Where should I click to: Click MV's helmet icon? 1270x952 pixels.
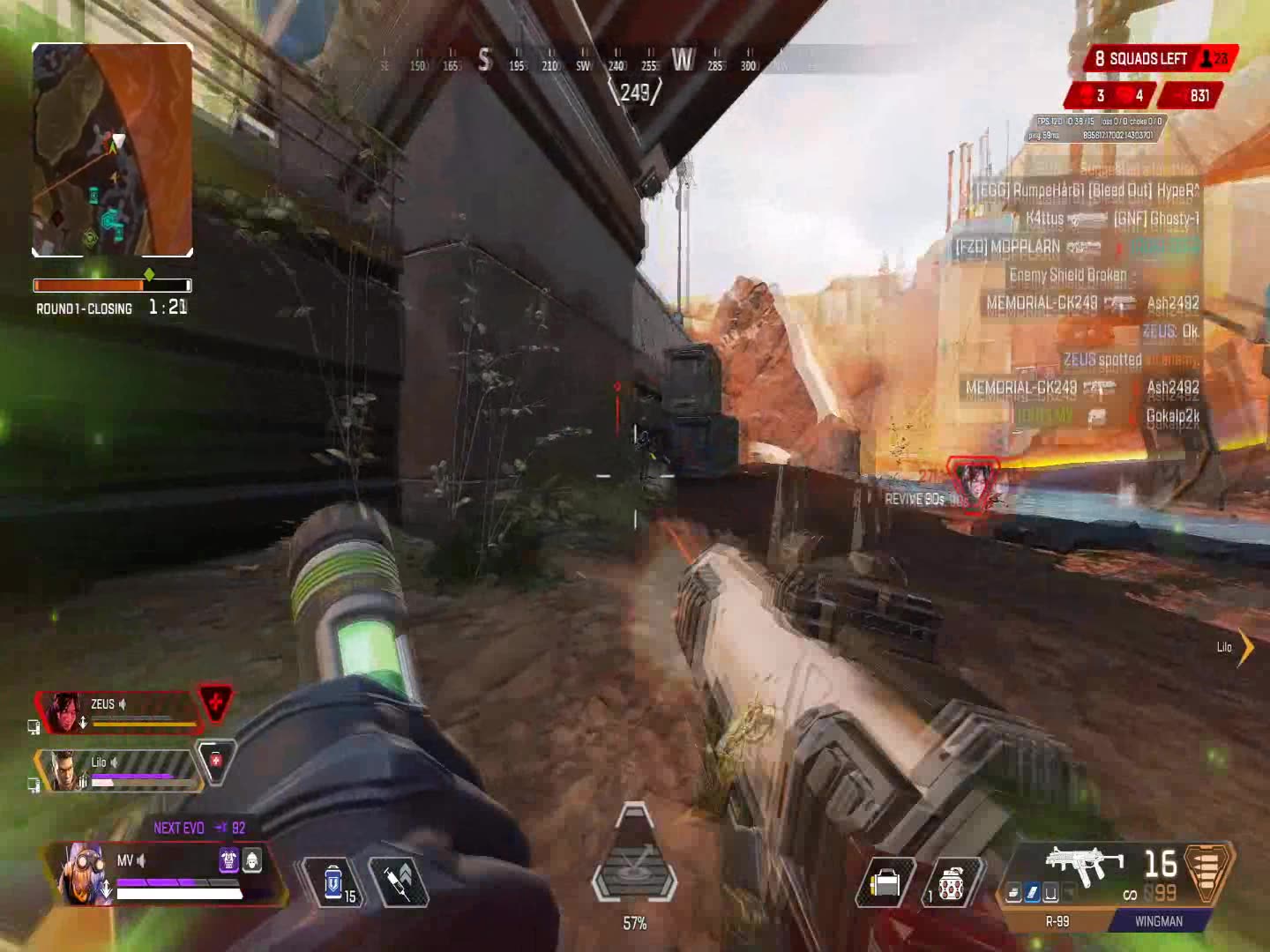click(251, 860)
